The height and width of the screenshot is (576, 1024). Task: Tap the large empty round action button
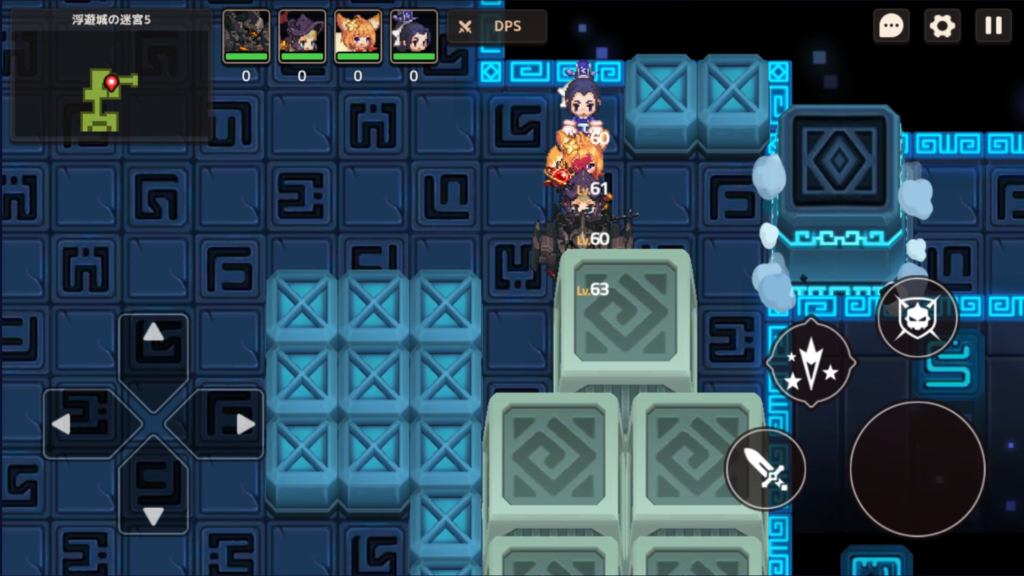click(x=917, y=468)
